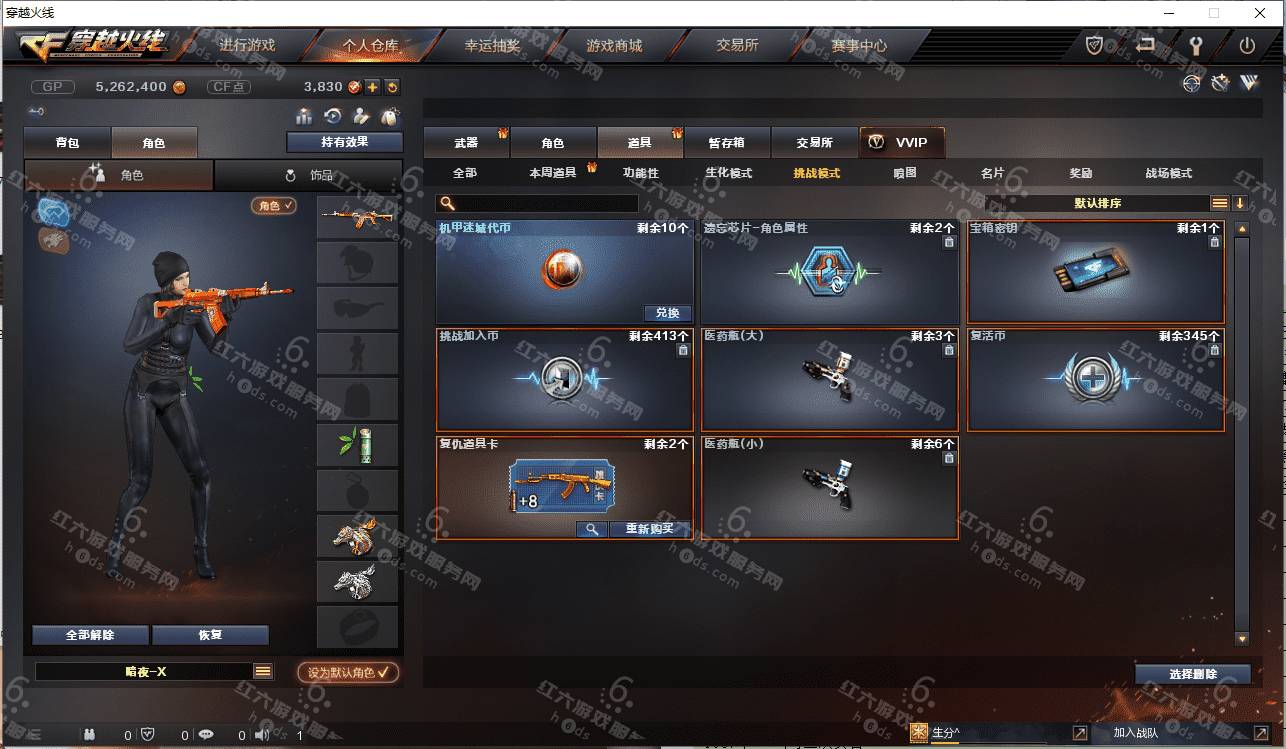The height and width of the screenshot is (749, 1286).
Task: Select the 宝箱密钥 item tile
Action: pyautogui.click(x=1095, y=271)
